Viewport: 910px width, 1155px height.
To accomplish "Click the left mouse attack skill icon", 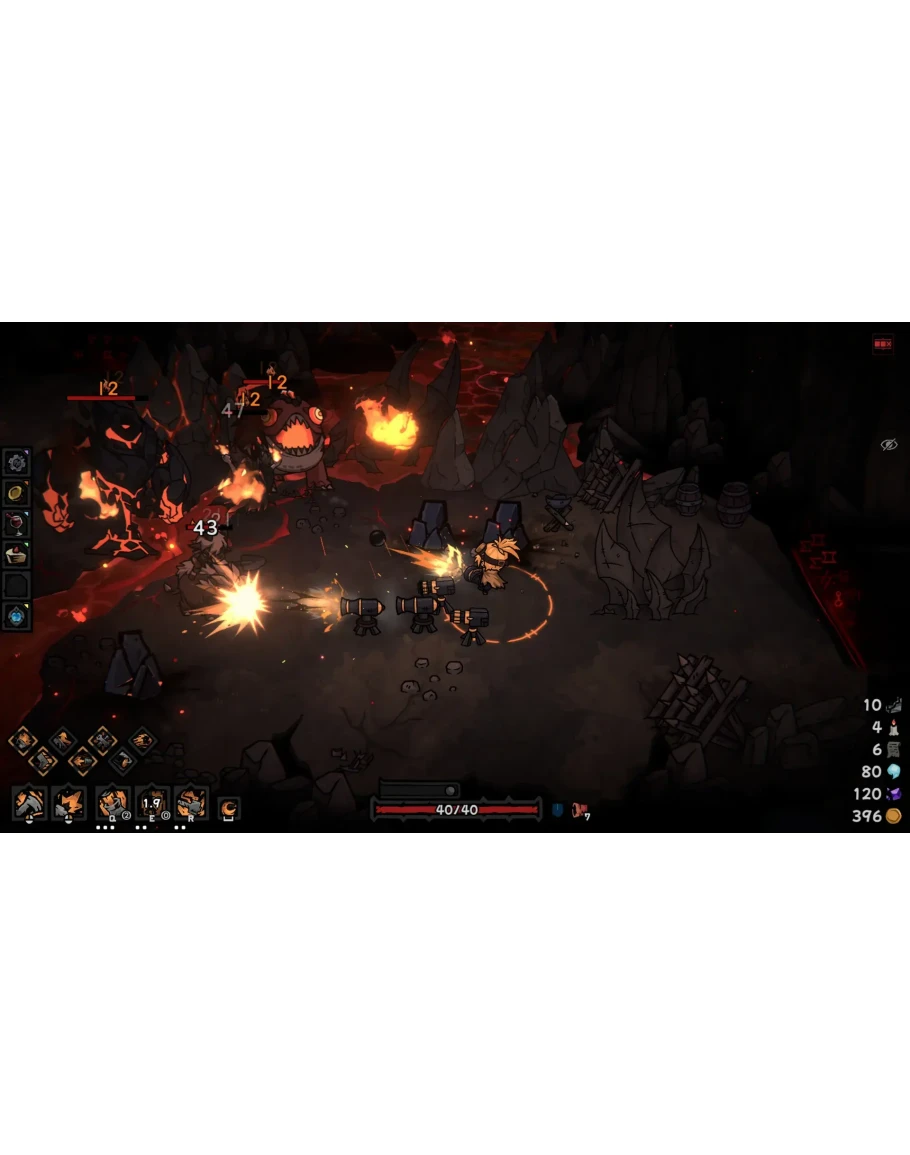I will coord(29,803).
